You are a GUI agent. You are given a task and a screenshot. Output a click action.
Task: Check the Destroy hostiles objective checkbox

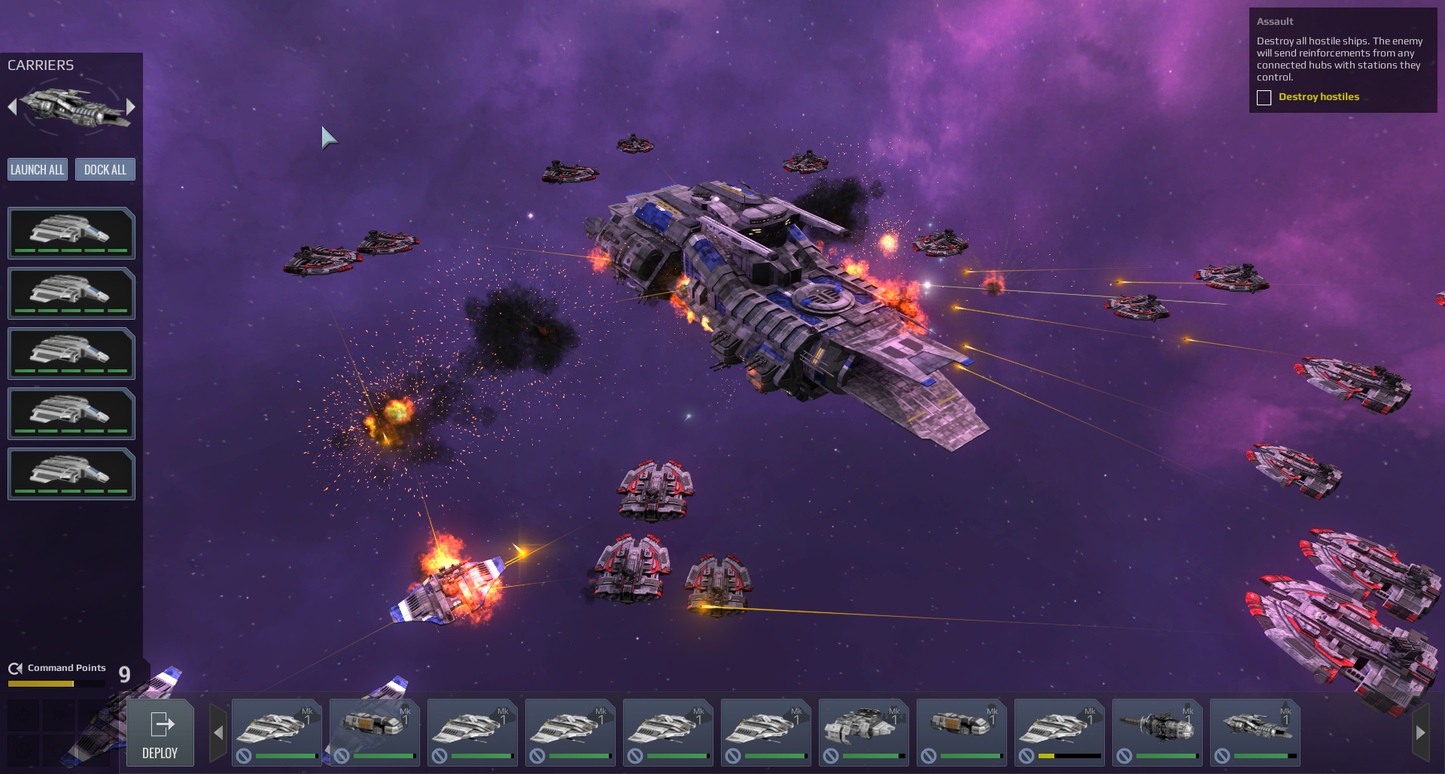pos(1264,97)
